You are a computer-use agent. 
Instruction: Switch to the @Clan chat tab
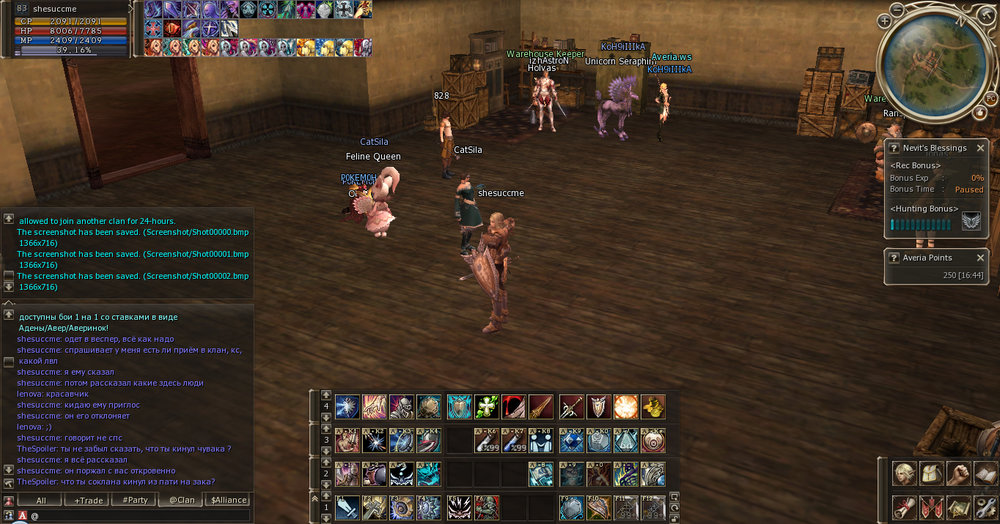coord(180,500)
